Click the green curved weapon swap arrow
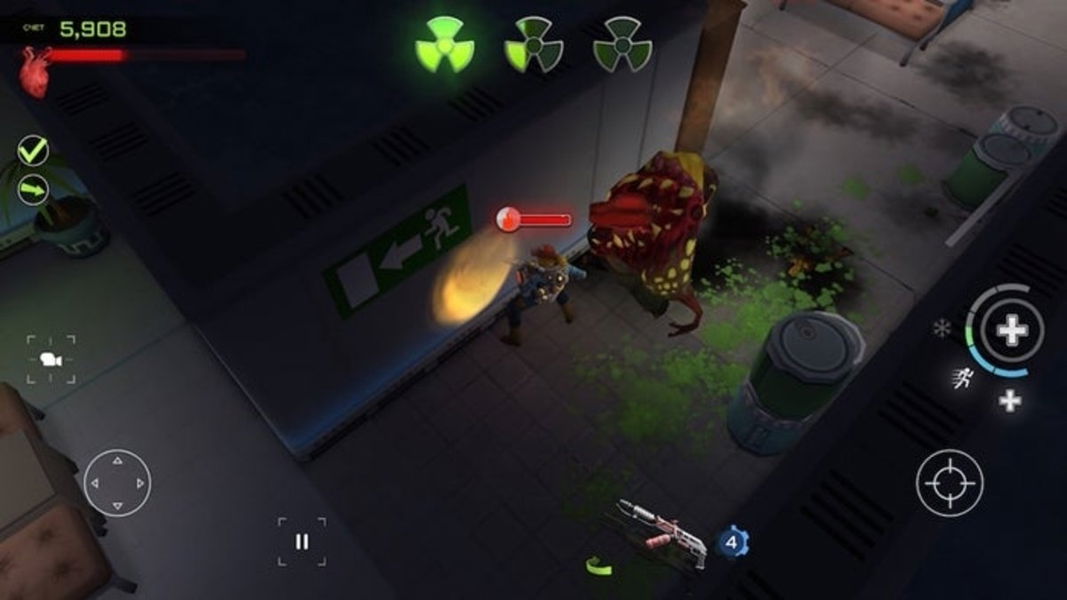Image resolution: width=1067 pixels, height=600 pixels. 598,565
